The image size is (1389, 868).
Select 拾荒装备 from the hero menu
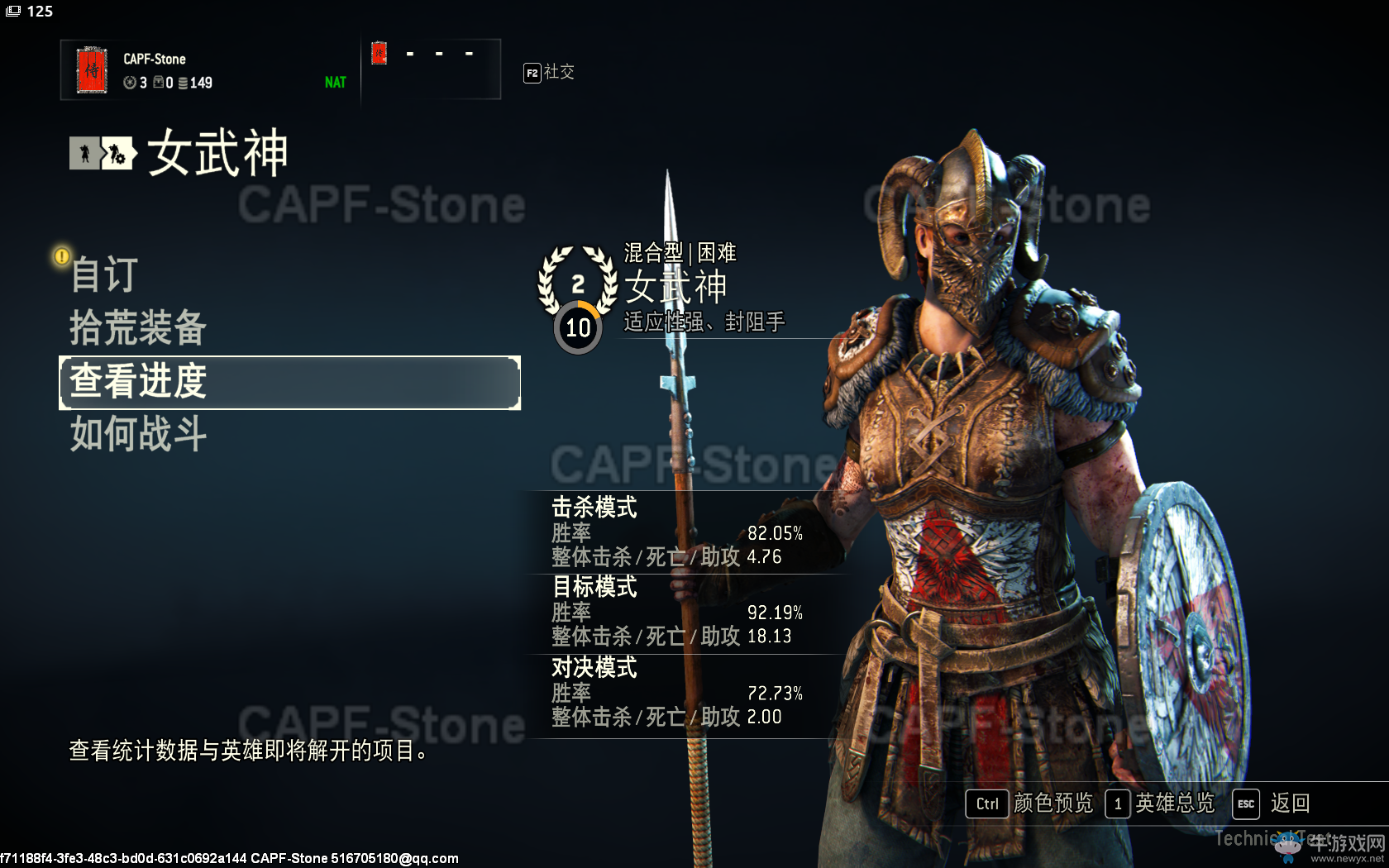click(x=137, y=328)
